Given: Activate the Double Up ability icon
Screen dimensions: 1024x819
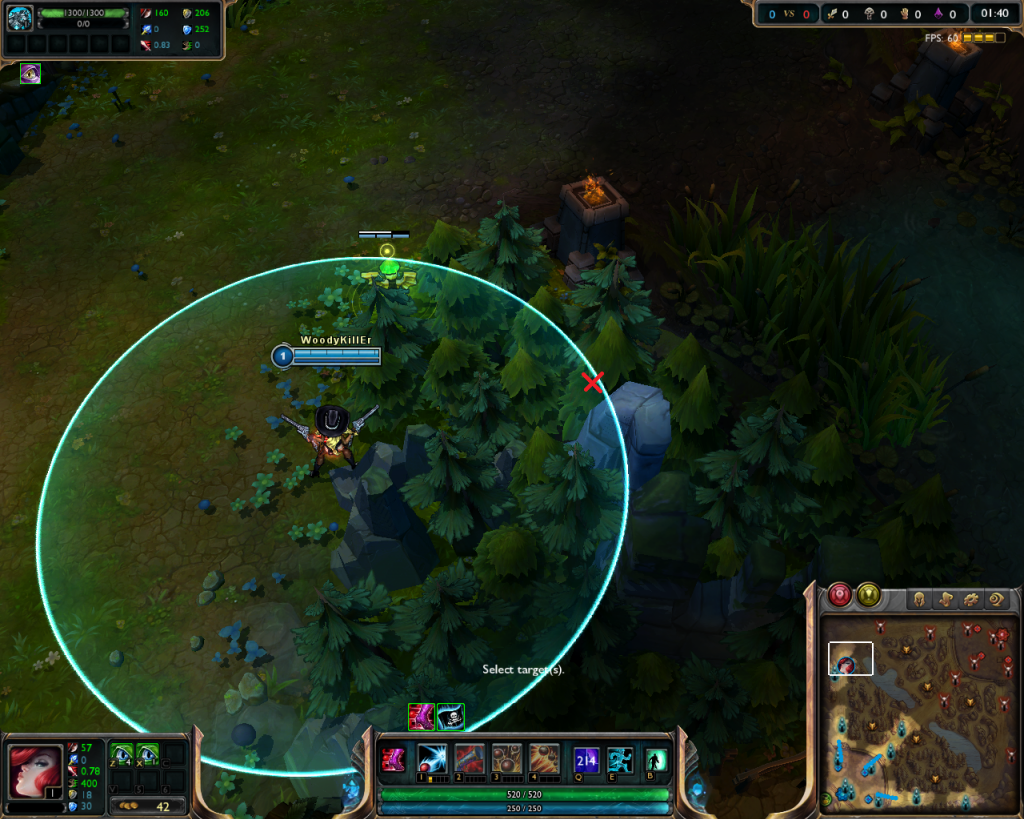Looking at the screenshot, I should pyautogui.click(x=433, y=760).
